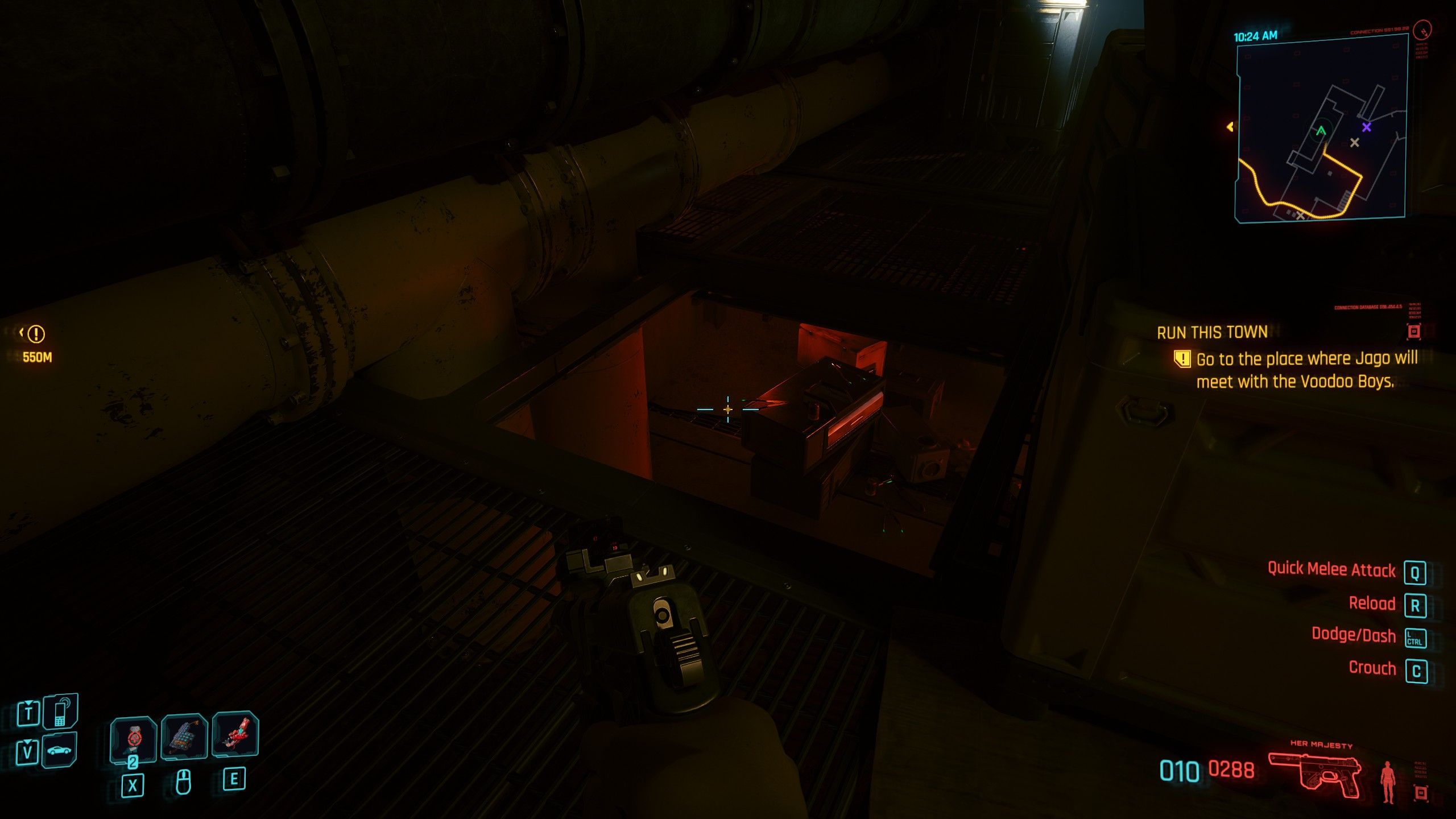Select the yellow objective arrow at minimap edge
The image size is (1456, 819).
click(1230, 127)
